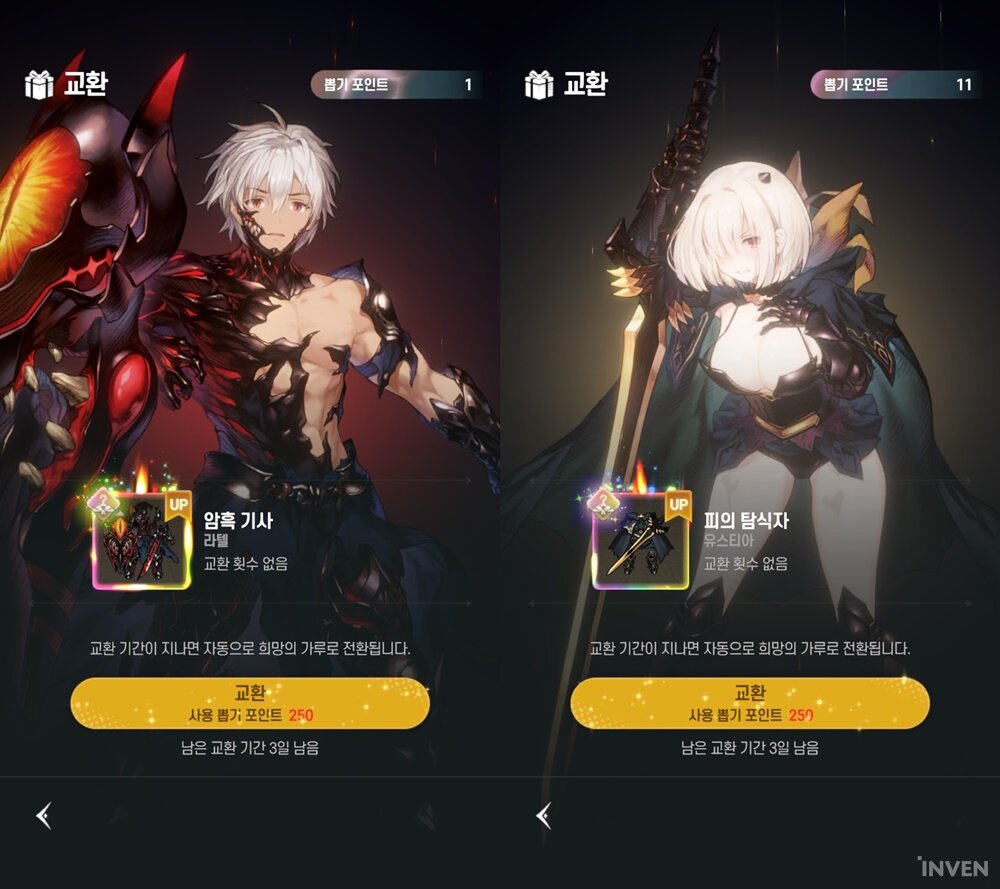Select the 피의 탐식자 UP item icon
The width and height of the screenshot is (1000, 889).
pyautogui.click(x=641, y=539)
